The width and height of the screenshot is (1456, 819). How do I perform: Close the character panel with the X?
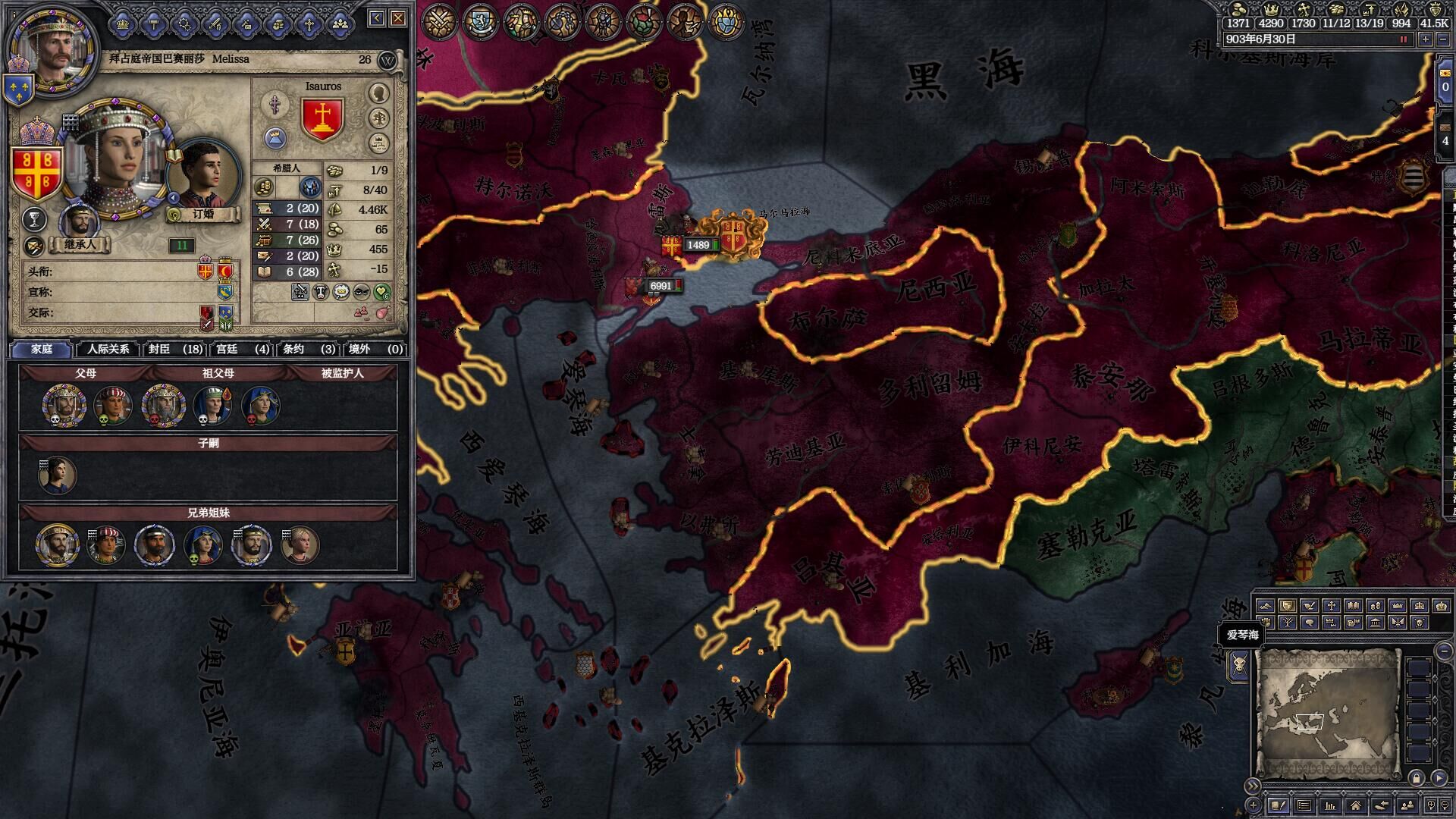click(398, 18)
